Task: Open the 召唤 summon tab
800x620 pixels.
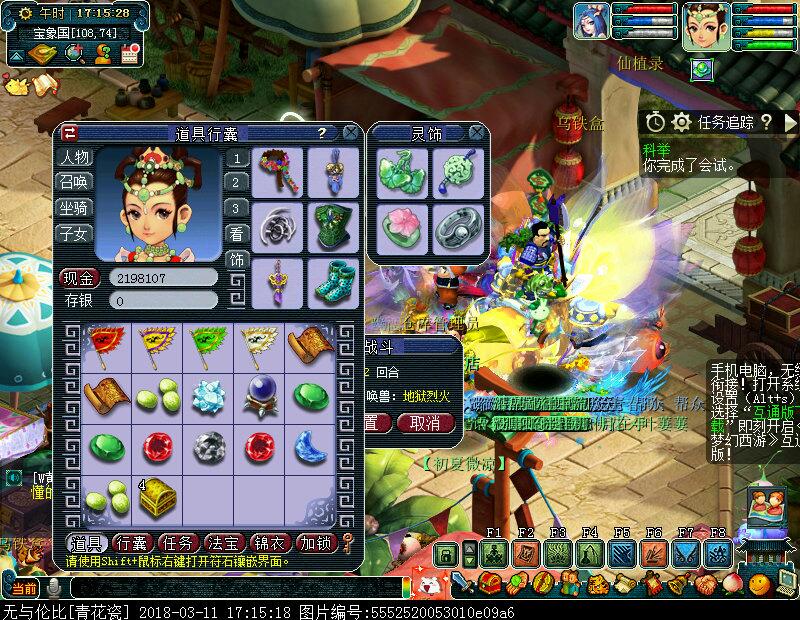Action: (x=75, y=182)
